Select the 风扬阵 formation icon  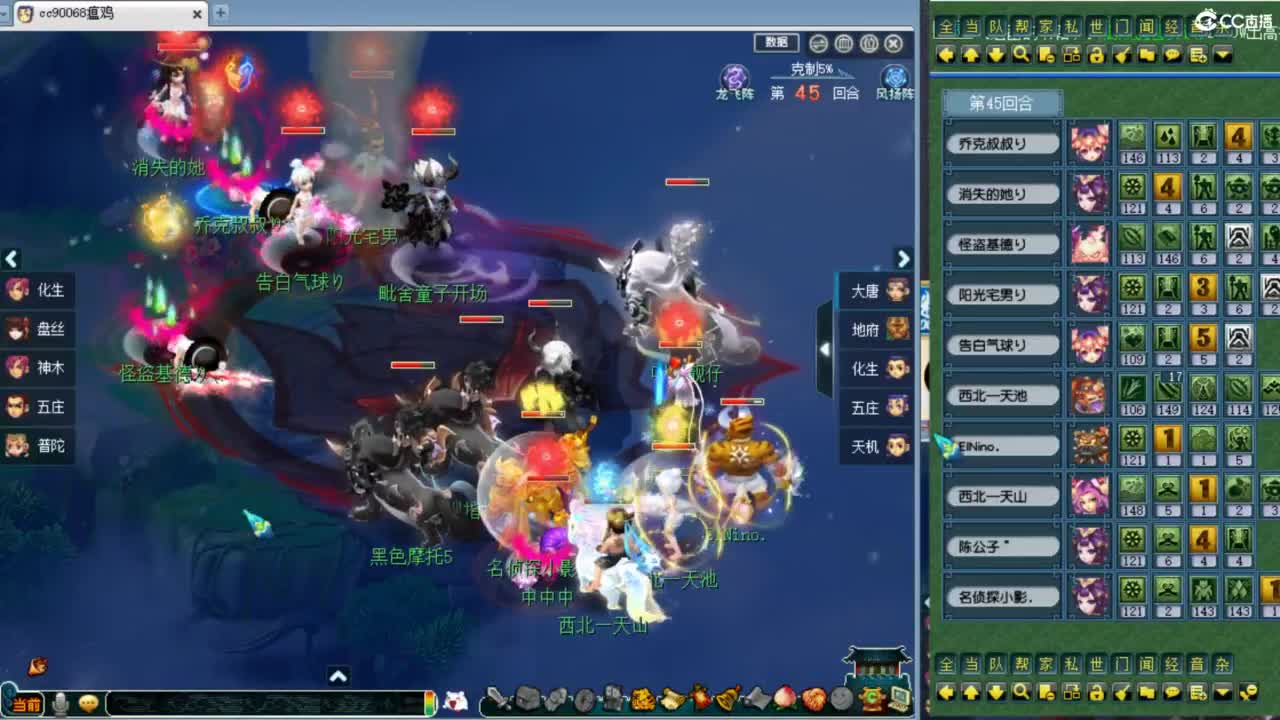coord(895,77)
